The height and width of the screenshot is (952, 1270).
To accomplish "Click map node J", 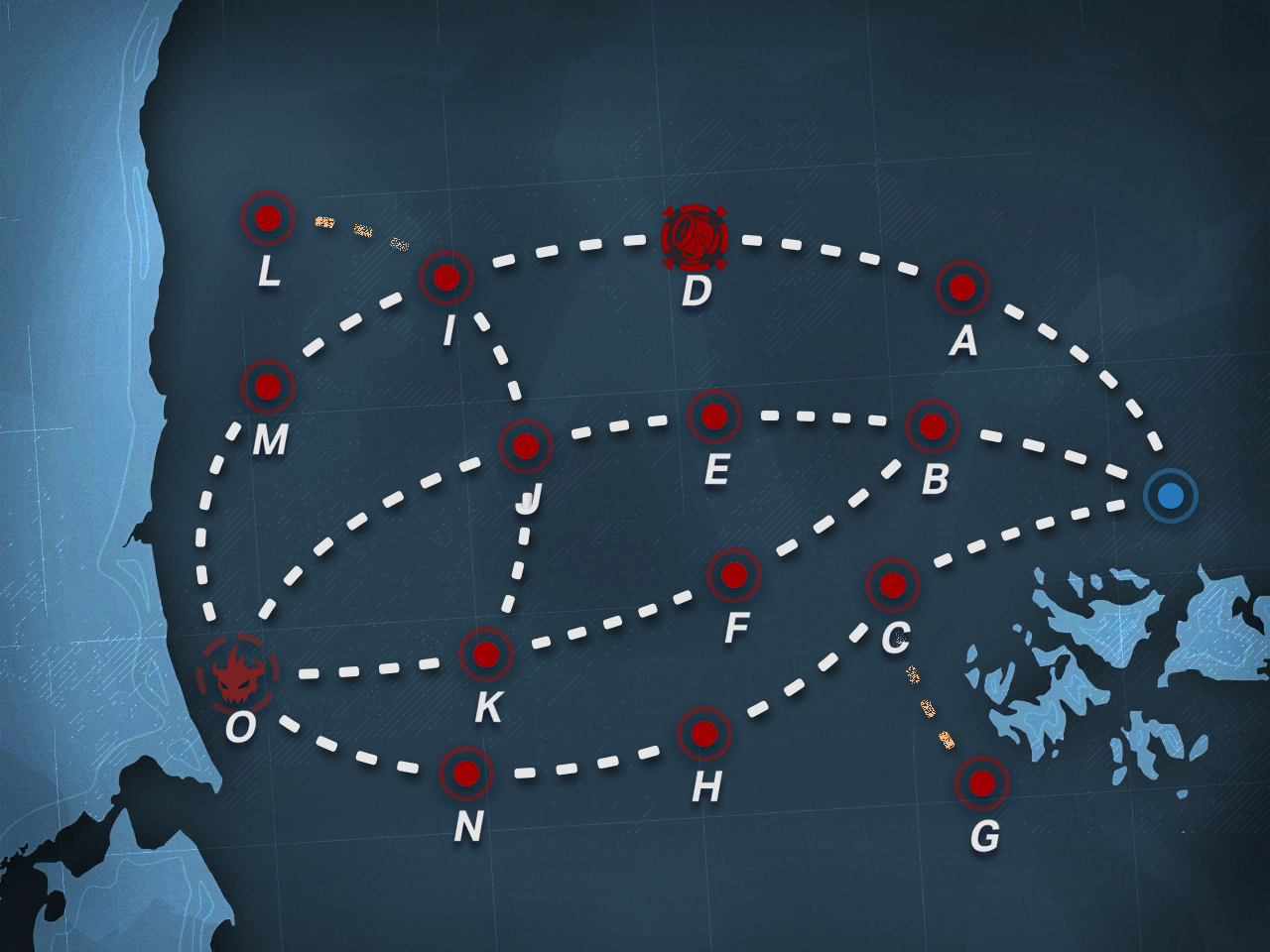I will click(x=526, y=446).
